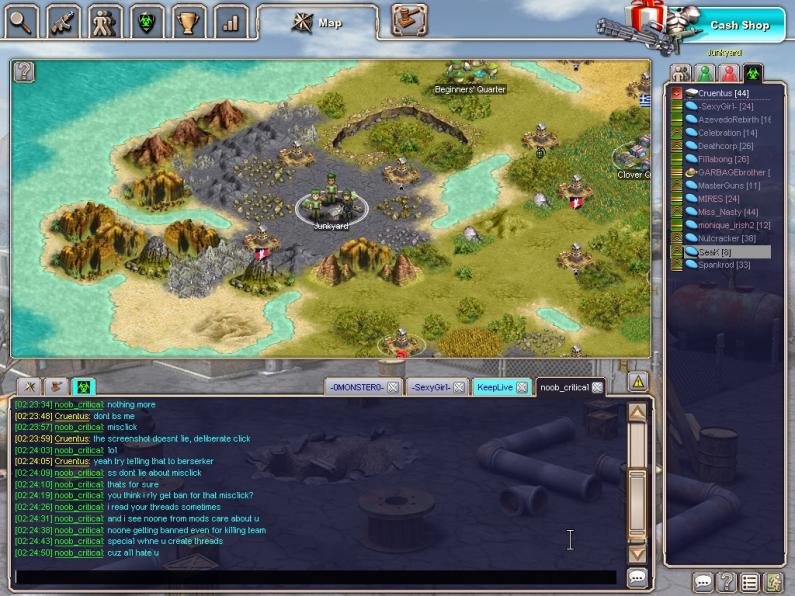Open the rifle weapons tab

click(x=62, y=19)
